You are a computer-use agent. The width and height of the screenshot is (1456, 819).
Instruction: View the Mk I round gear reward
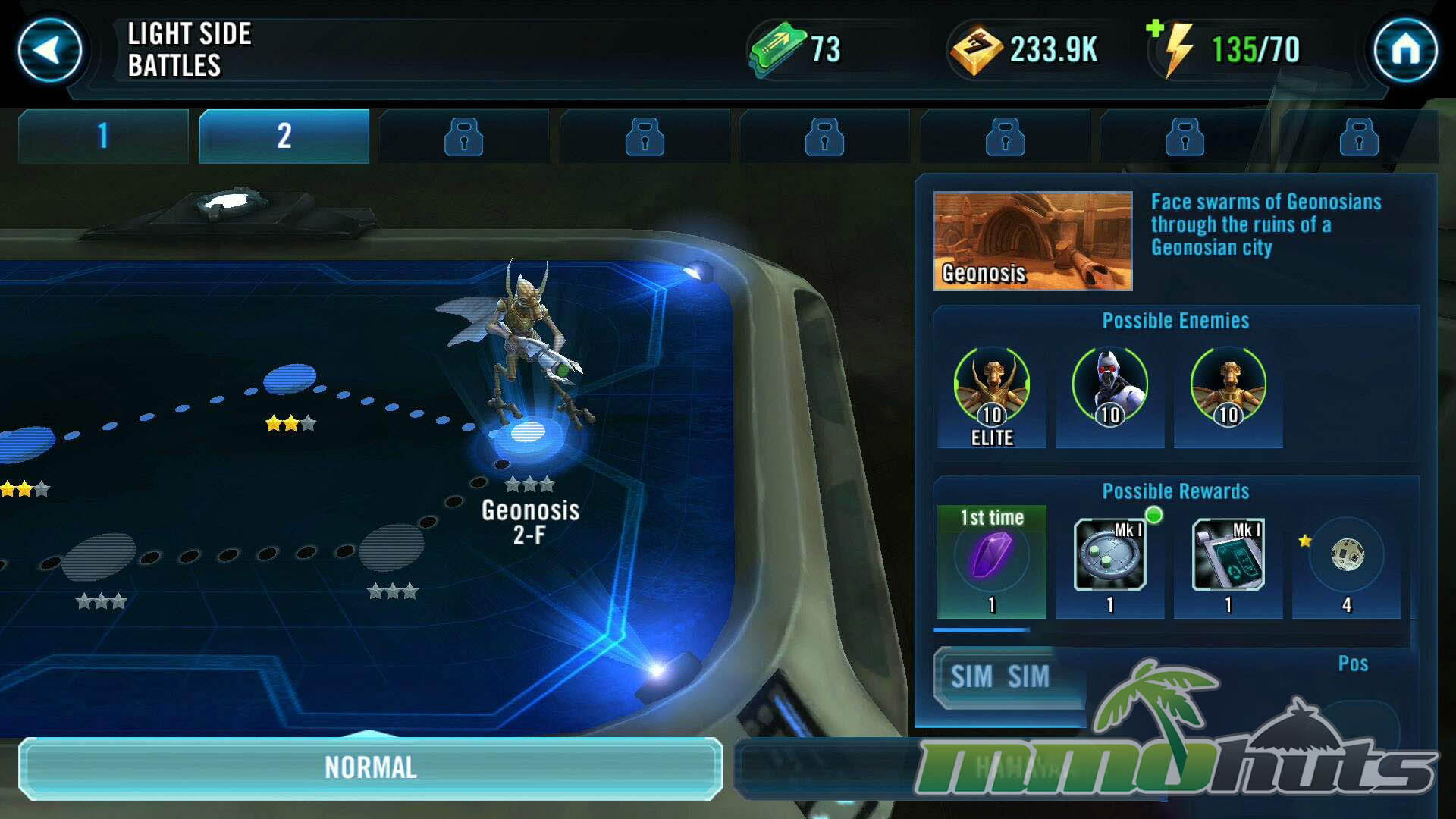pyautogui.click(x=1109, y=556)
